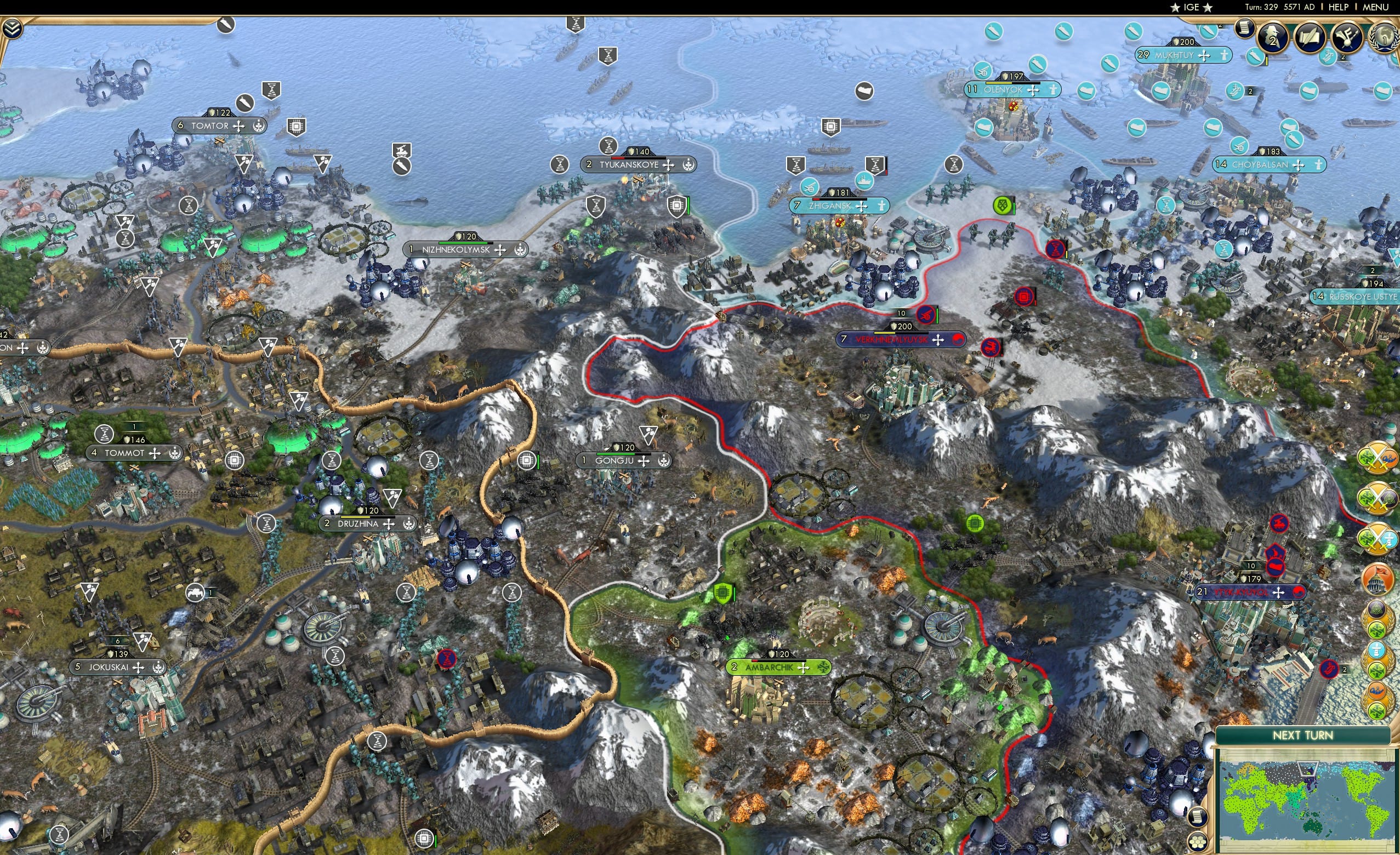Select the Gongju city banner
This screenshot has height=855, width=1400.
[x=619, y=461]
